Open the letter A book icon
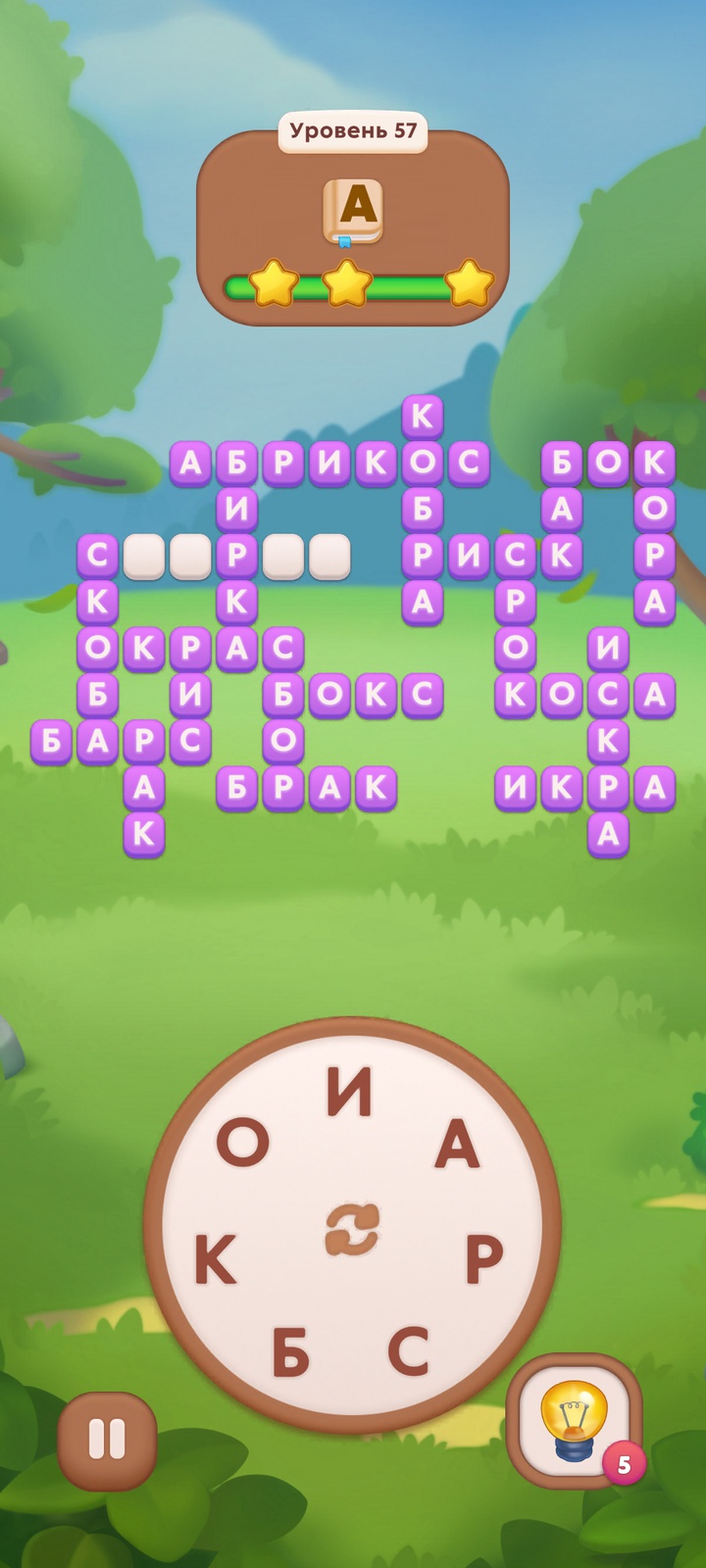Viewport: 706px width, 1568px height. [353, 211]
